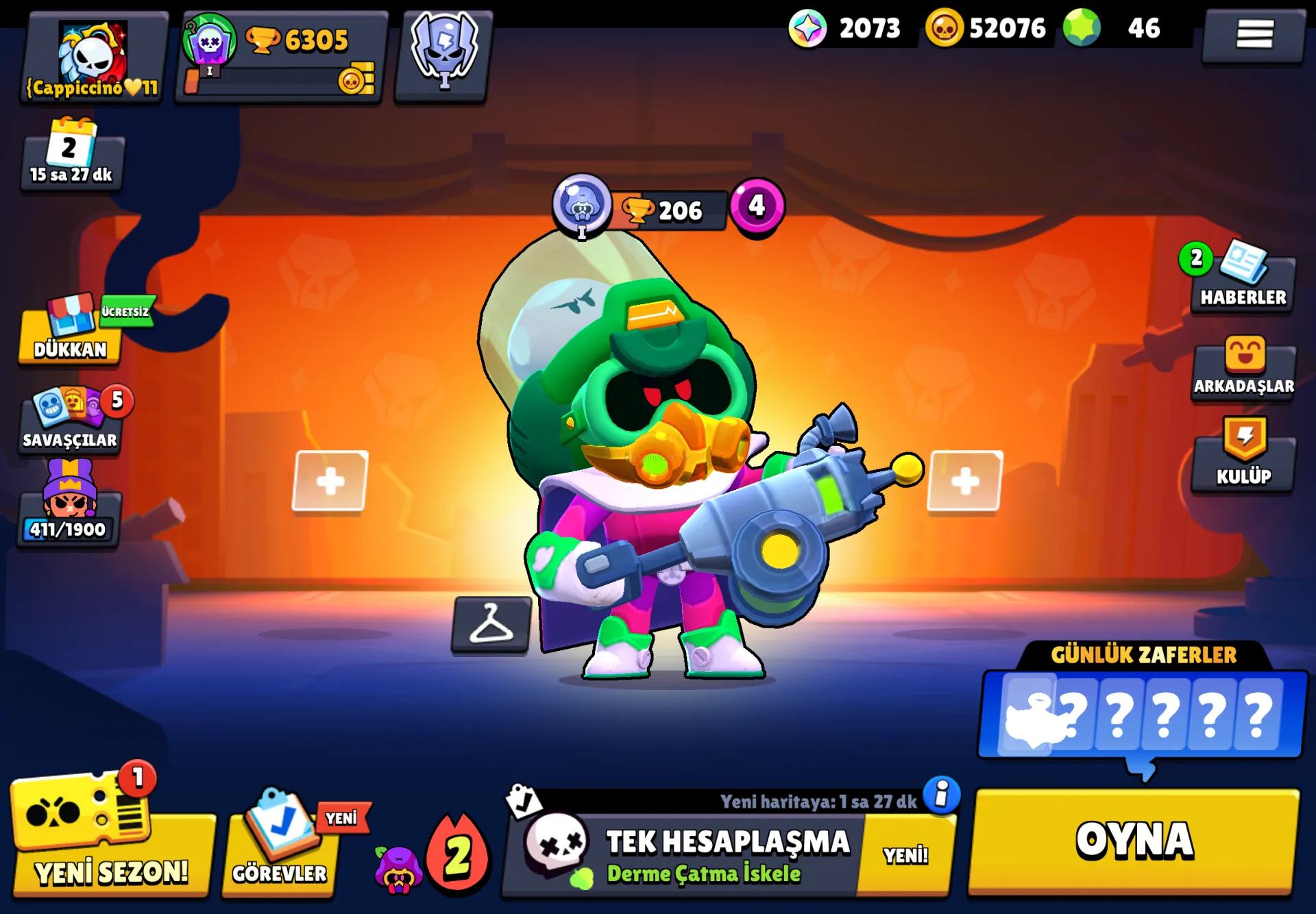Show the map info icon
1316x914 pixels.
click(942, 795)
